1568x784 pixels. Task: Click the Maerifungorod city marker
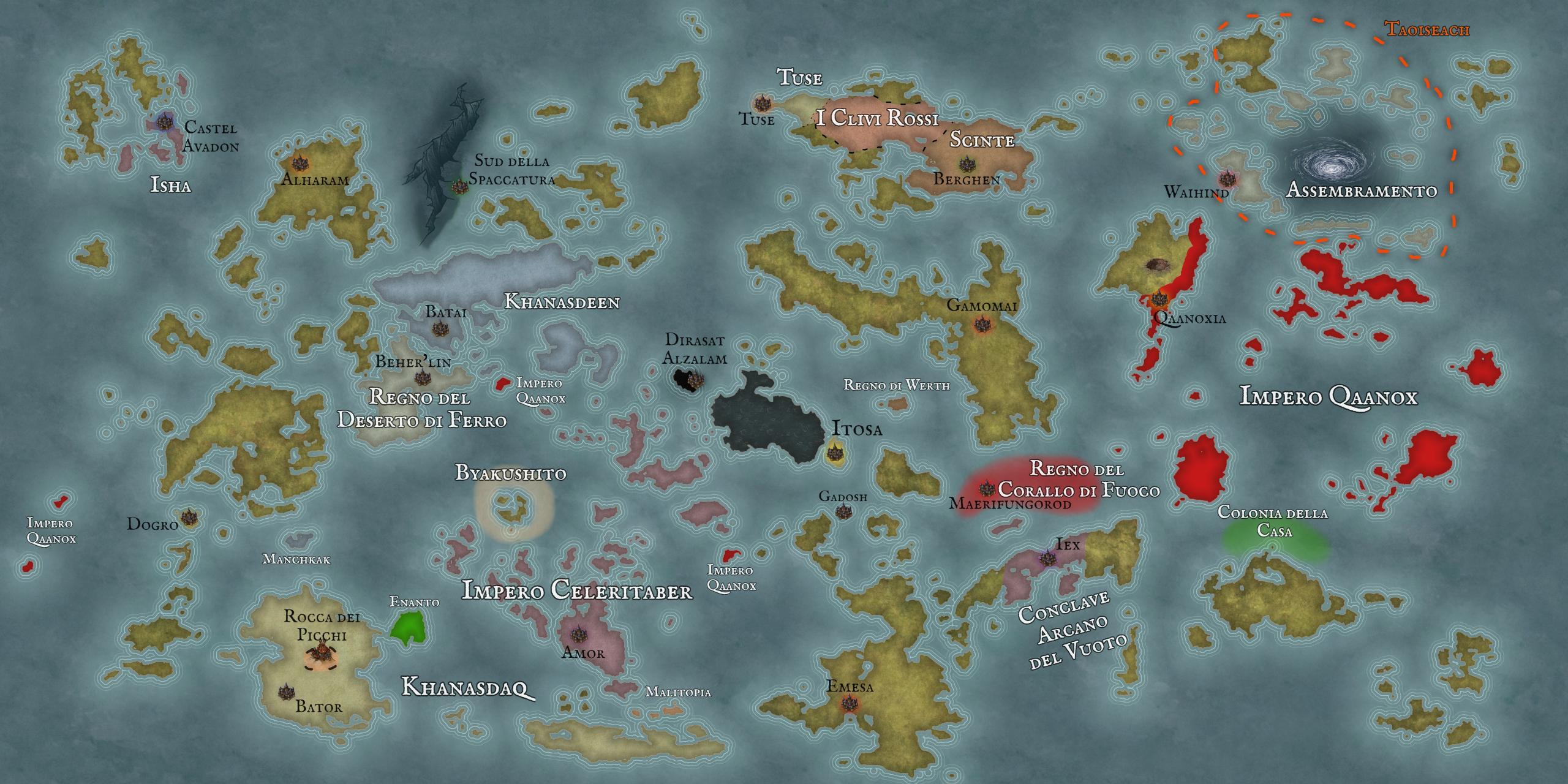(986, 489)
